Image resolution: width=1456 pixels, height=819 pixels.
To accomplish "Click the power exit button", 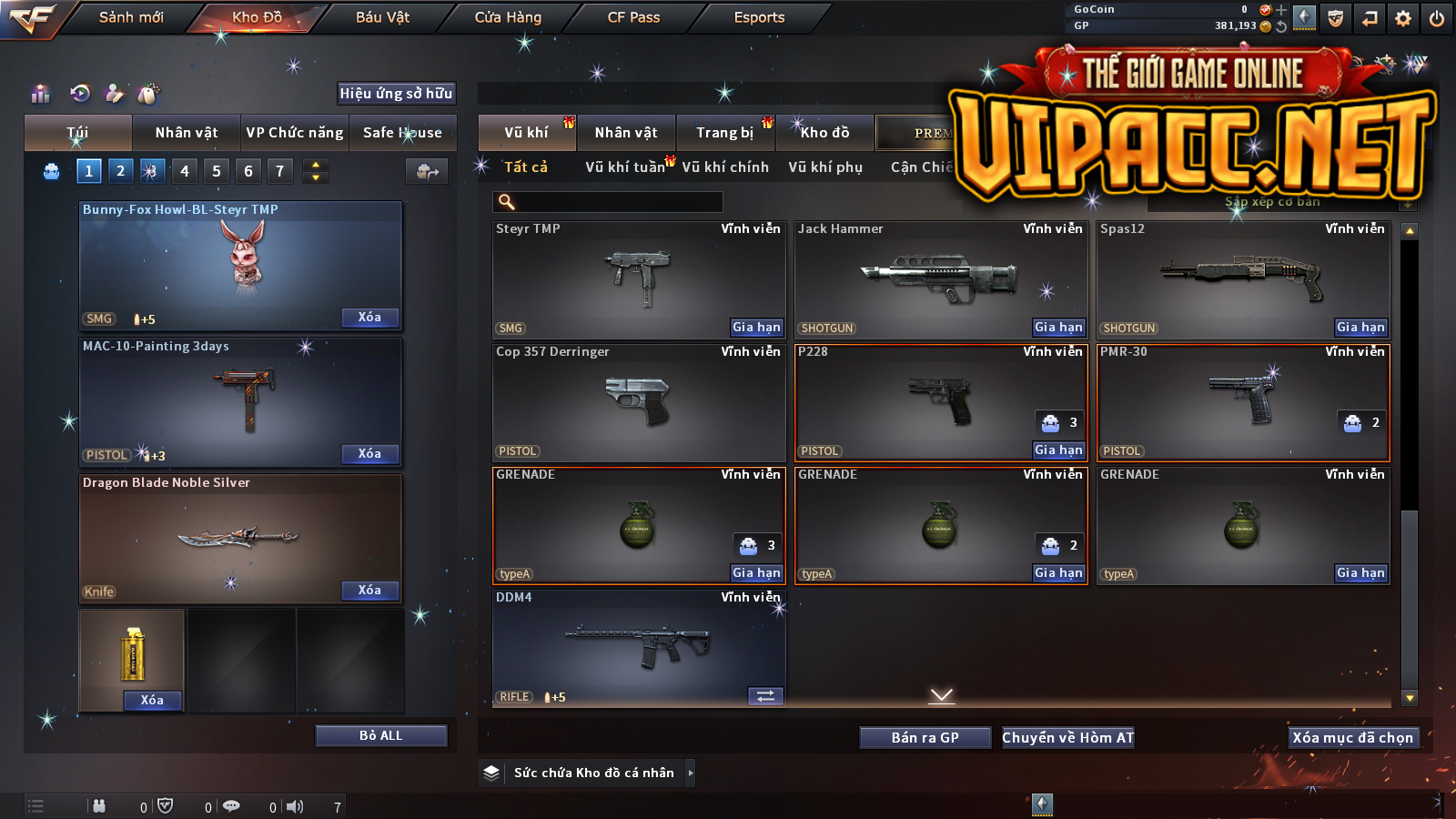I will click(x=1437, y=18).
